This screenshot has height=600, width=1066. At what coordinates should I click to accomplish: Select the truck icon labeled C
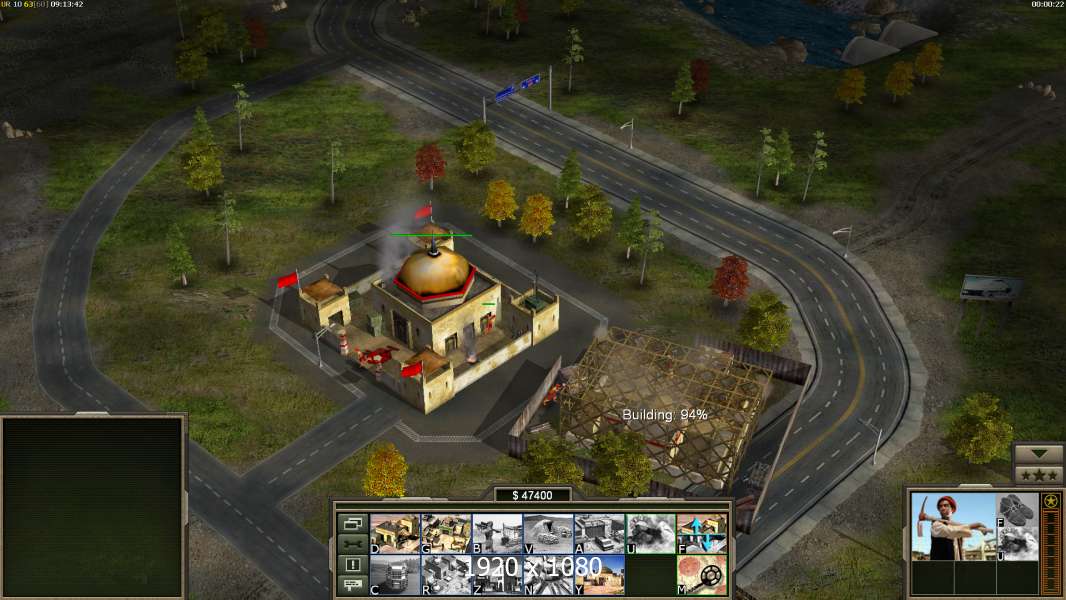[395, 575]
